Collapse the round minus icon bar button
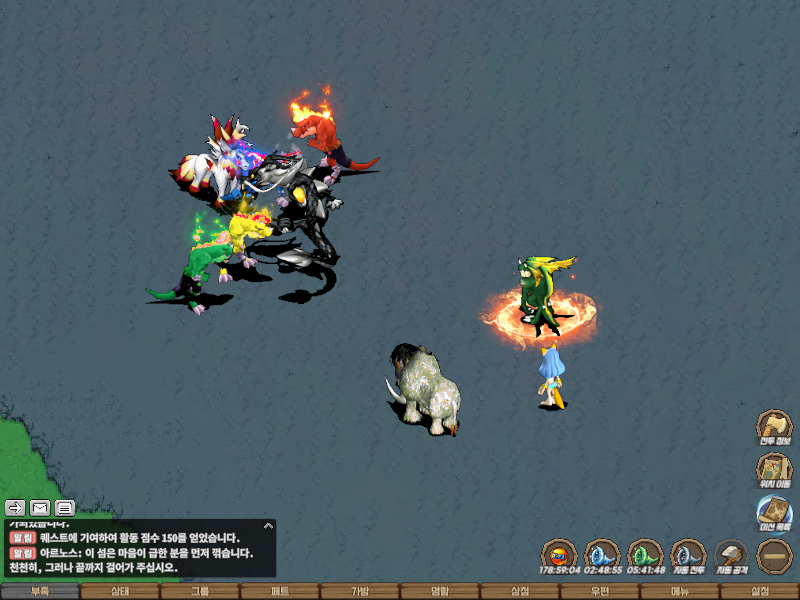The height and width of the screenshot is (600, 800). (x=774, y=556)
